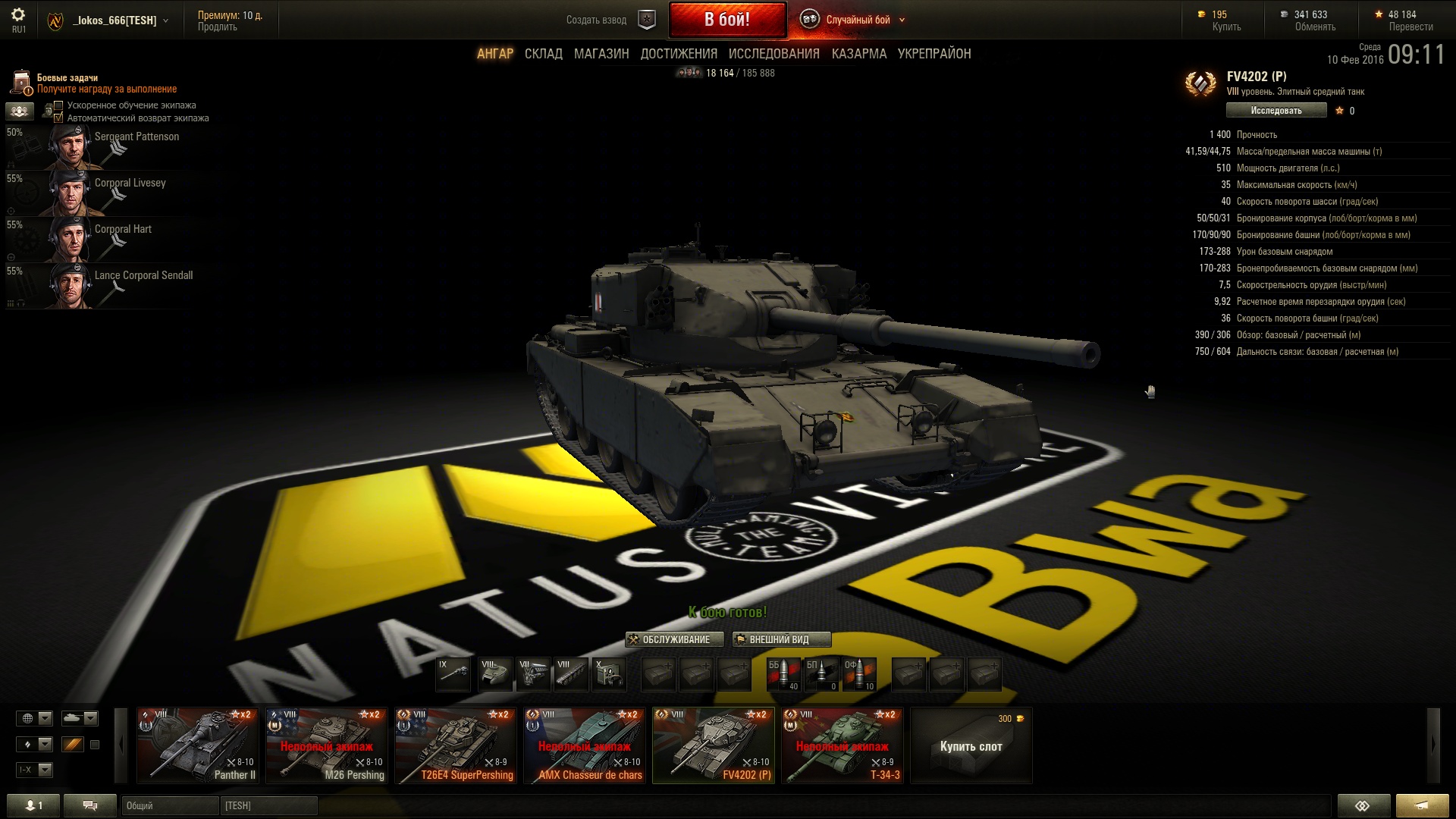Select the Panther II tank in carousel
The height and width of the screenshot is (819, 1456).
point(198,745)
